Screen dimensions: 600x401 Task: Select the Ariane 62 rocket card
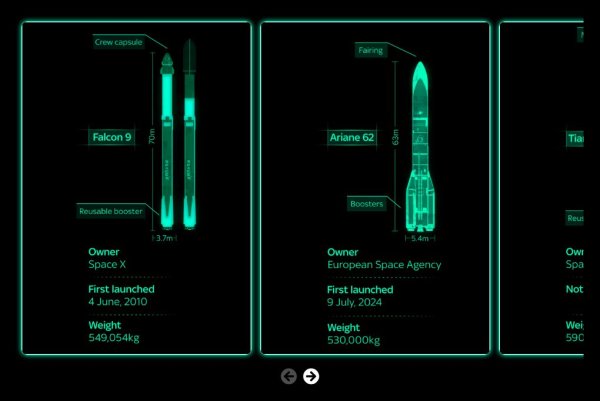pyautogui.click(x=375, y=188)
